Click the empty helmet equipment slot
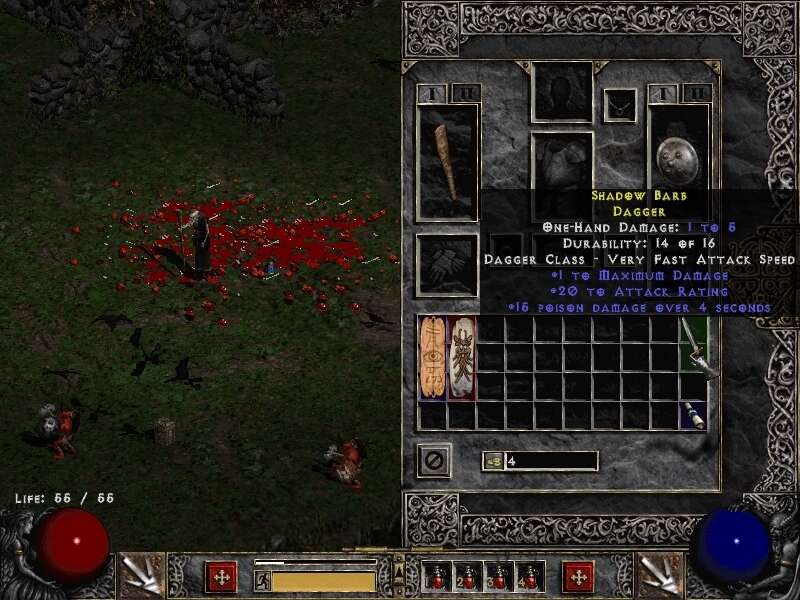 tap(562, 91)
